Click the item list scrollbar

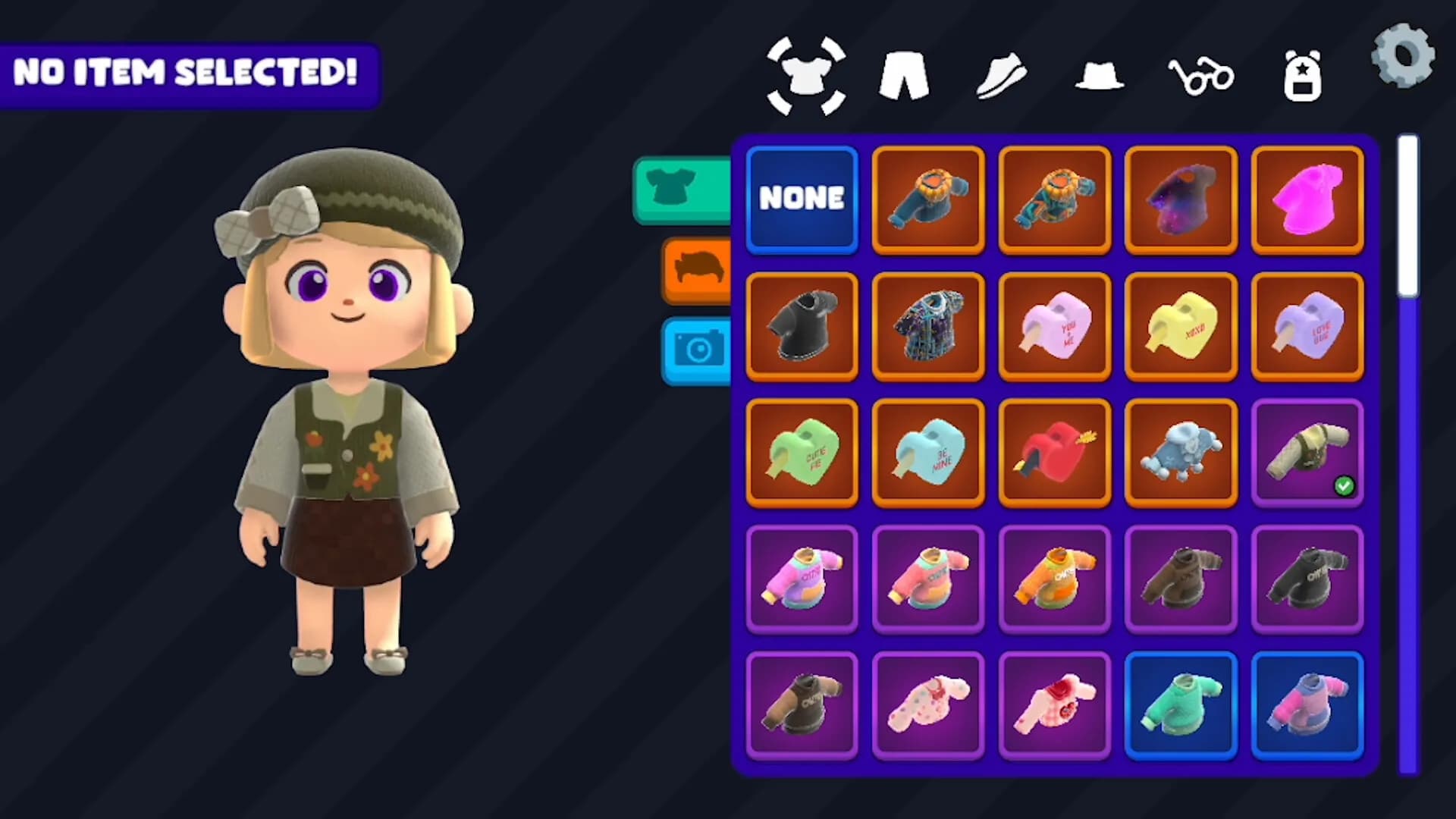(1408, 455)
